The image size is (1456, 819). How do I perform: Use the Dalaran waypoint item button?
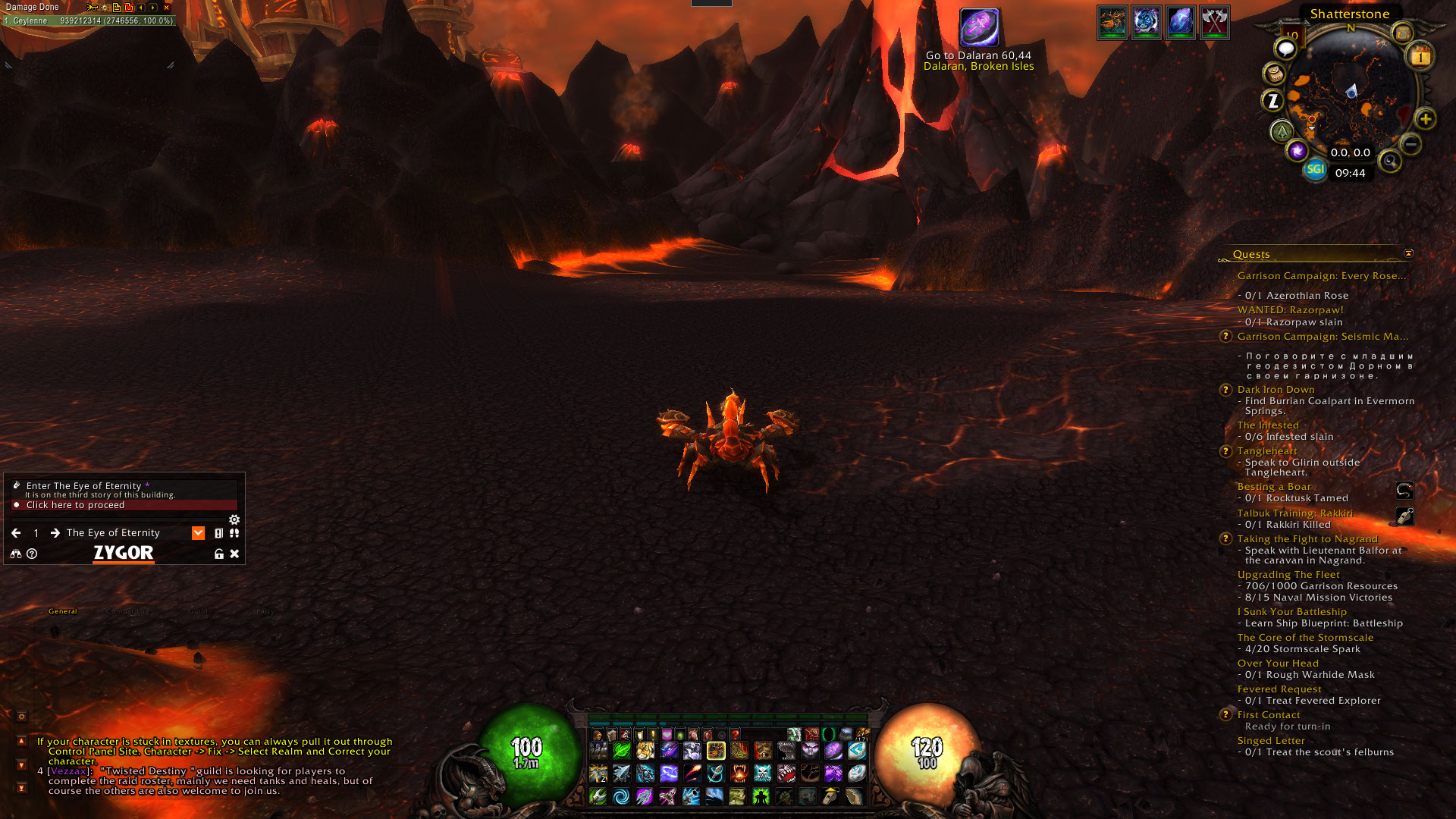[979, 28]
